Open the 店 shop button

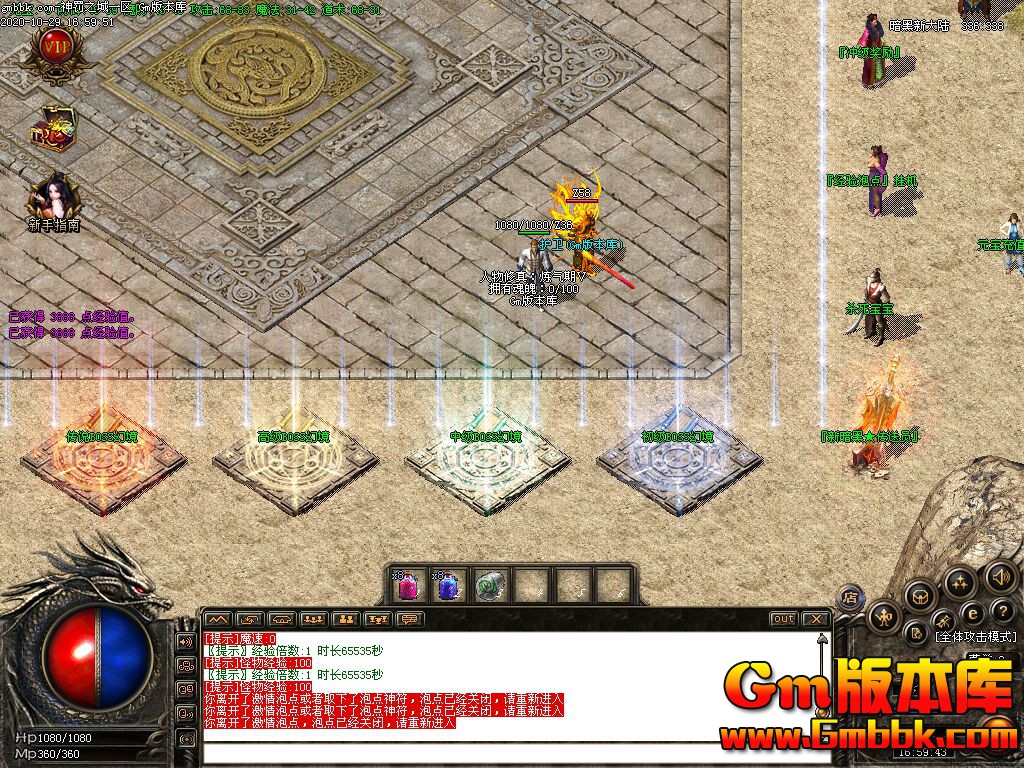[x=851, y=599]
